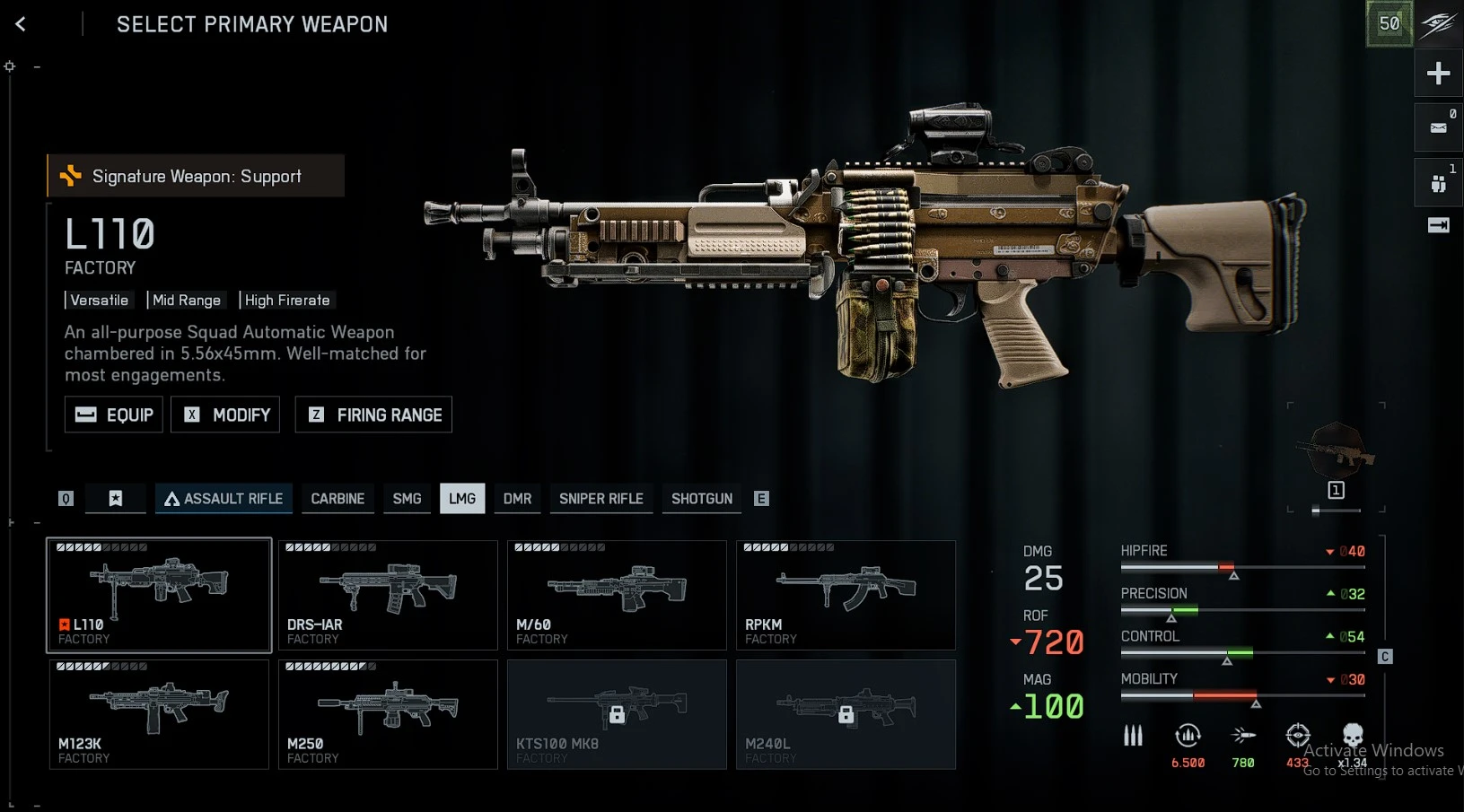Go back using the top-left arrow
Screen dimensions: 1464x812
click(x=21, y=24)
